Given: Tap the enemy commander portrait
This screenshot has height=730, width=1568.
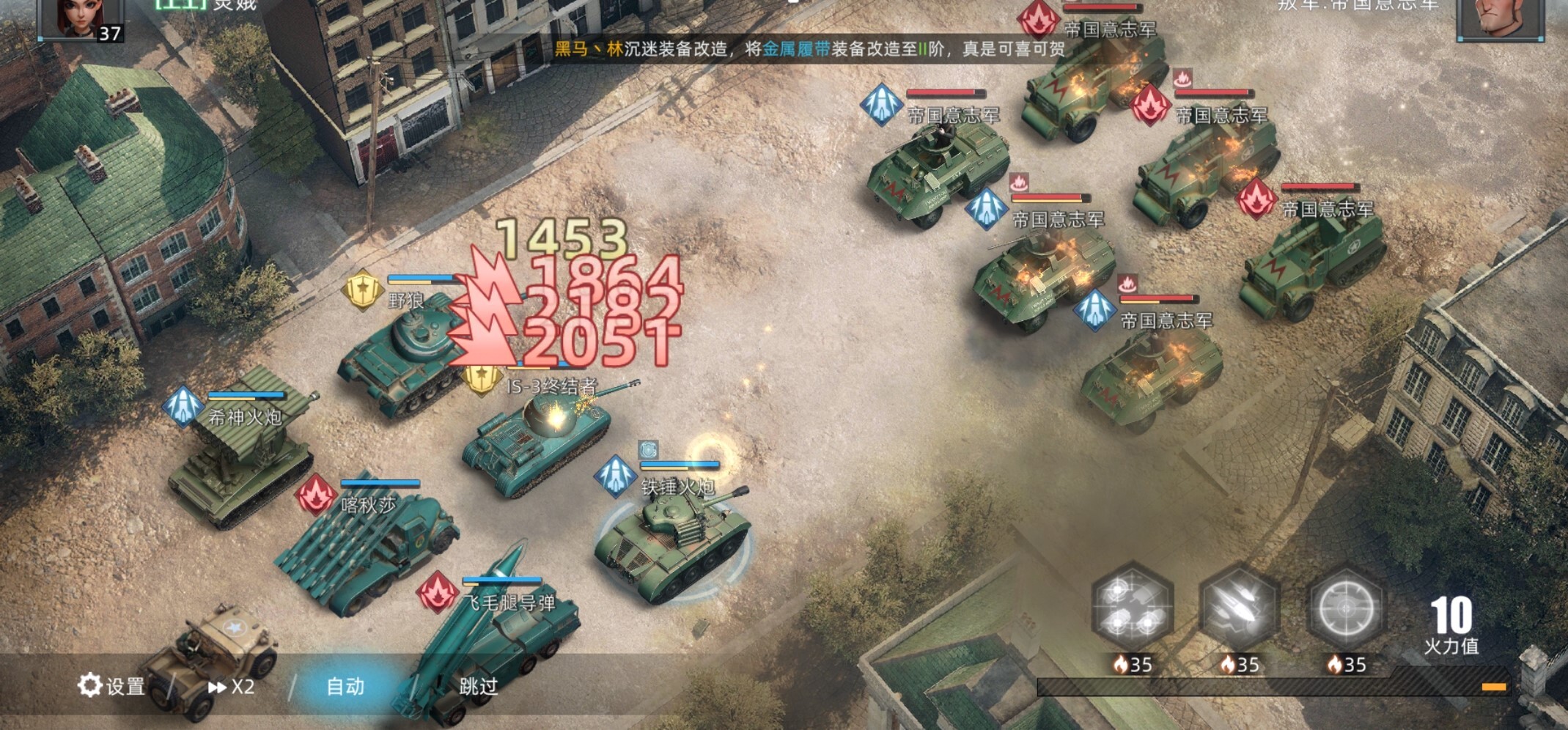Looking at the screenshot, I should 1500,18.
